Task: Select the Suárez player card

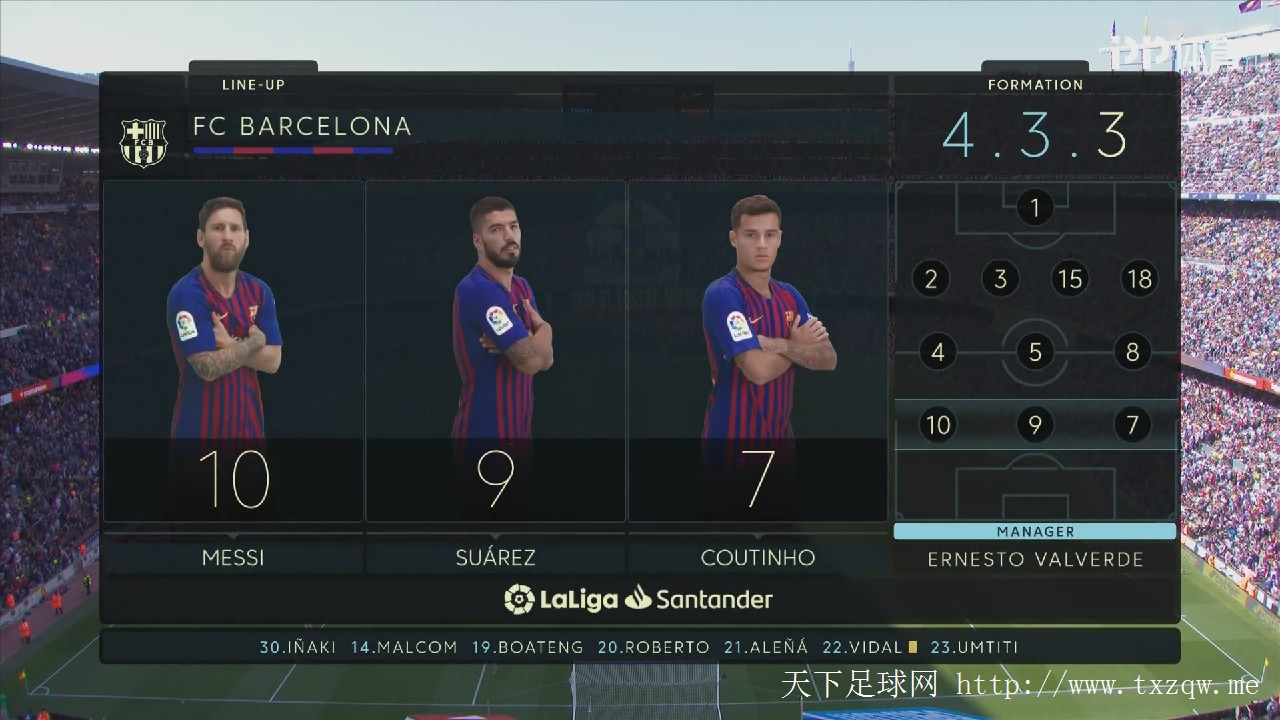Action: coord(496,350)
